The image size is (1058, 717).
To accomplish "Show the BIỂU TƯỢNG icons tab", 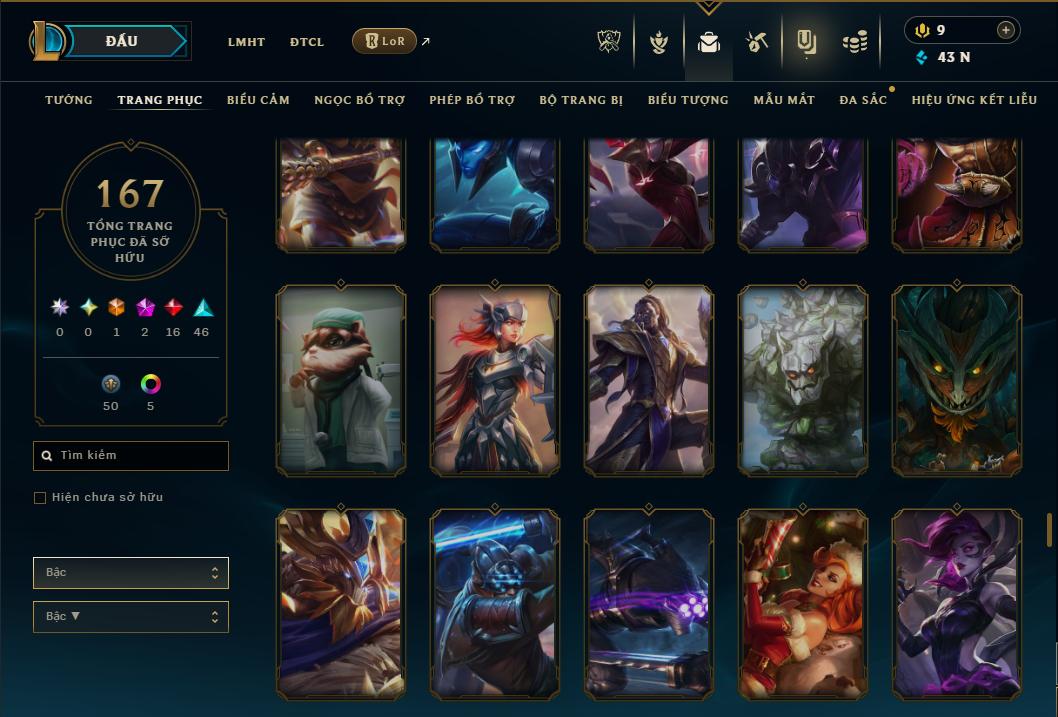I will point(688,100).
